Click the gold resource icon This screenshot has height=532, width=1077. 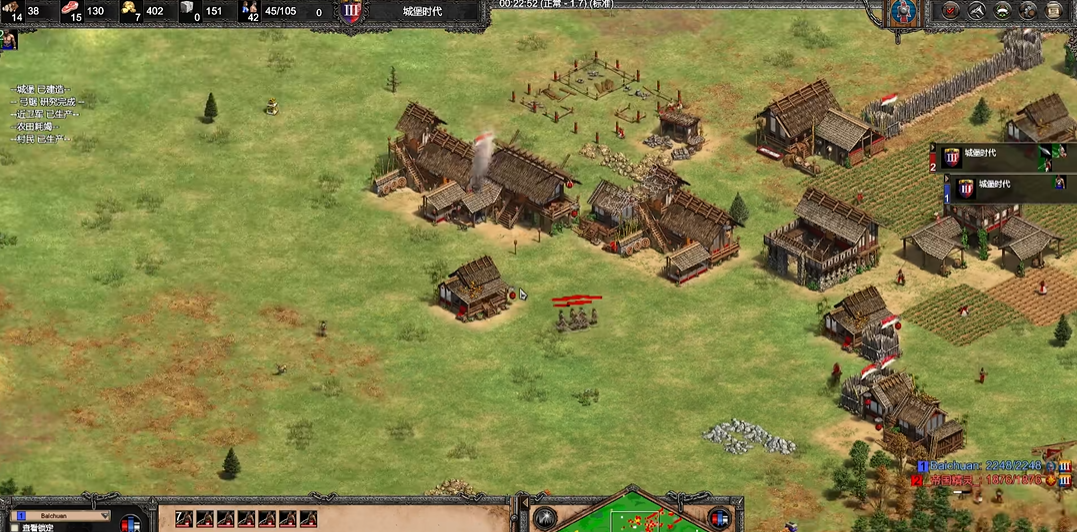(130, 11)
